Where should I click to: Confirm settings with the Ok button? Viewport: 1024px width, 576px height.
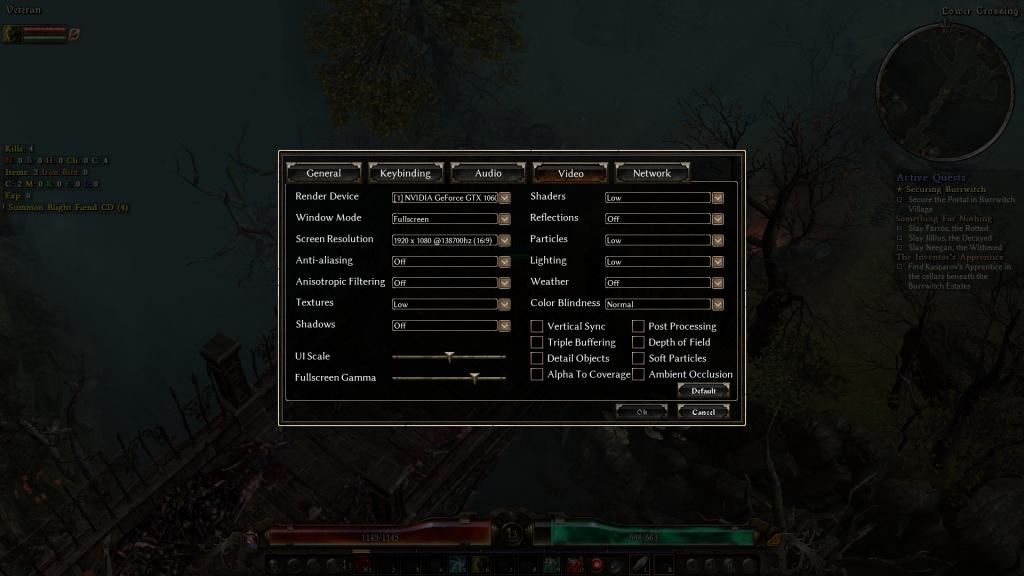click(x=641, y=411)
